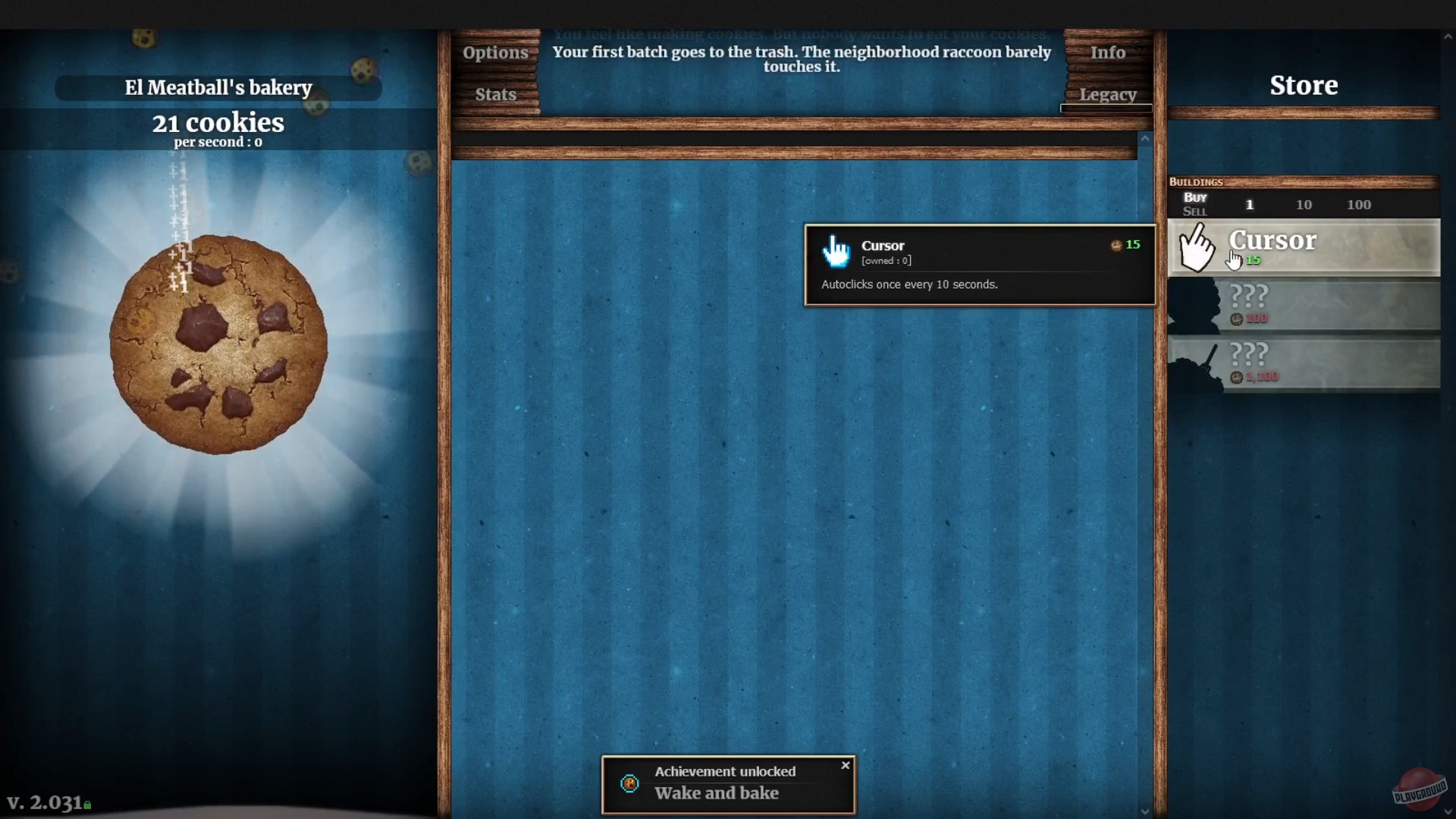This screenshot has width=1456, height=819.
Task: Click the second locked ??? building costing 1,100
Action: click(x=1304, y=364)
